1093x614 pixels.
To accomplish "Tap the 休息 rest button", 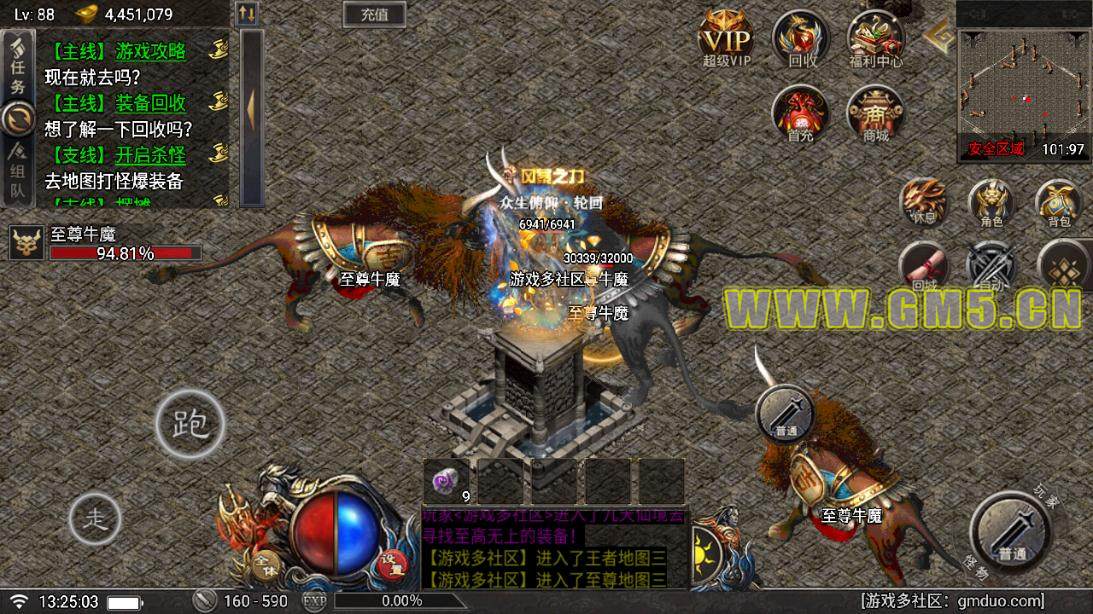I will tap(922, 201).
